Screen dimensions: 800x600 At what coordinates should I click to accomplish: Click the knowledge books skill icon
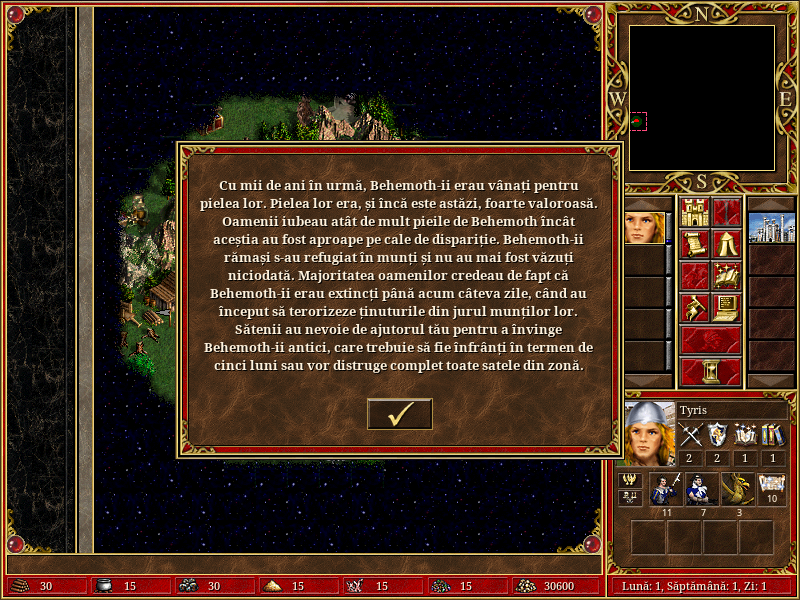772,435
